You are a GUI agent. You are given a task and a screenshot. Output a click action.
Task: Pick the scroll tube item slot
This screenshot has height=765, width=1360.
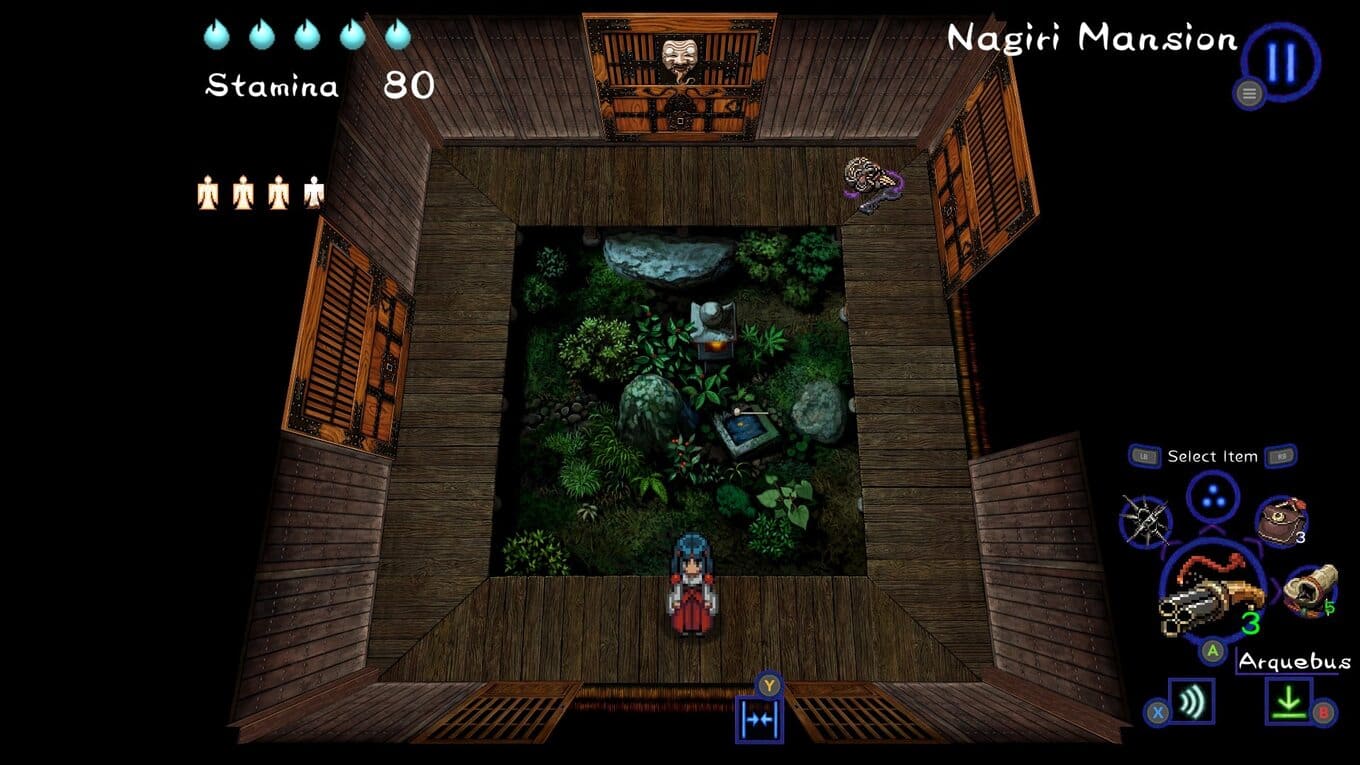click(1309, 590)
